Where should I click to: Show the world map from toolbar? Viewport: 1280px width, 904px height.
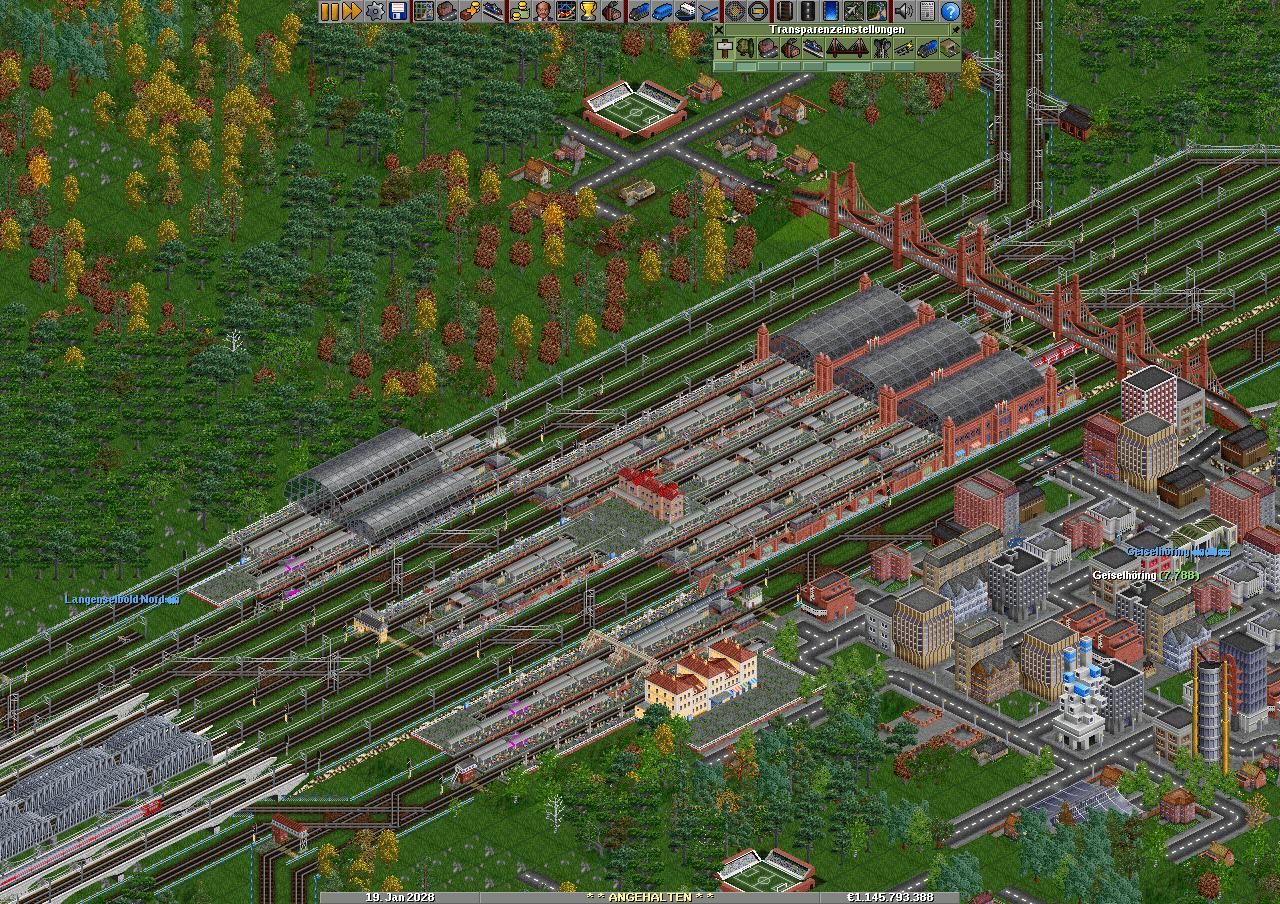tap(423, 11)
